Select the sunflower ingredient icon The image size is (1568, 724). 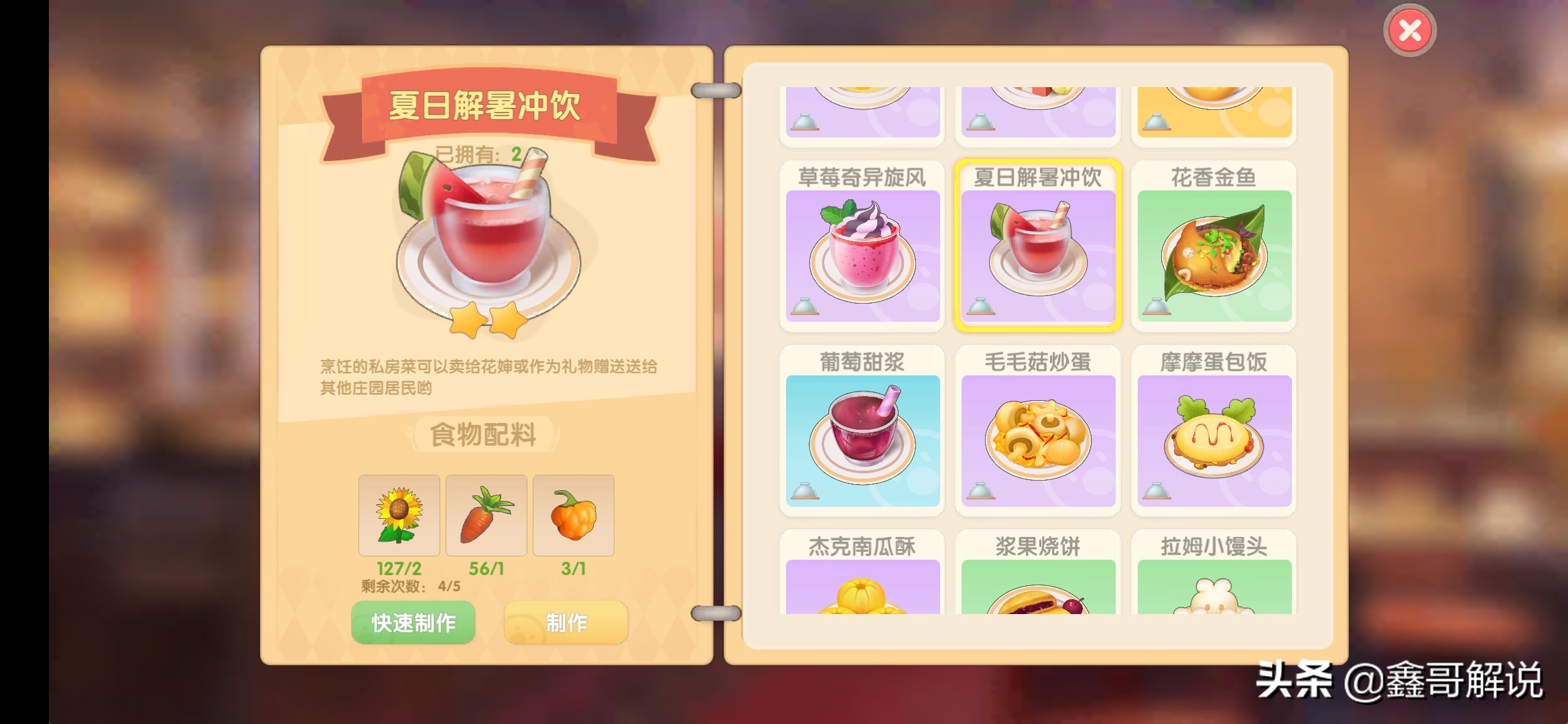coord(400,515)
